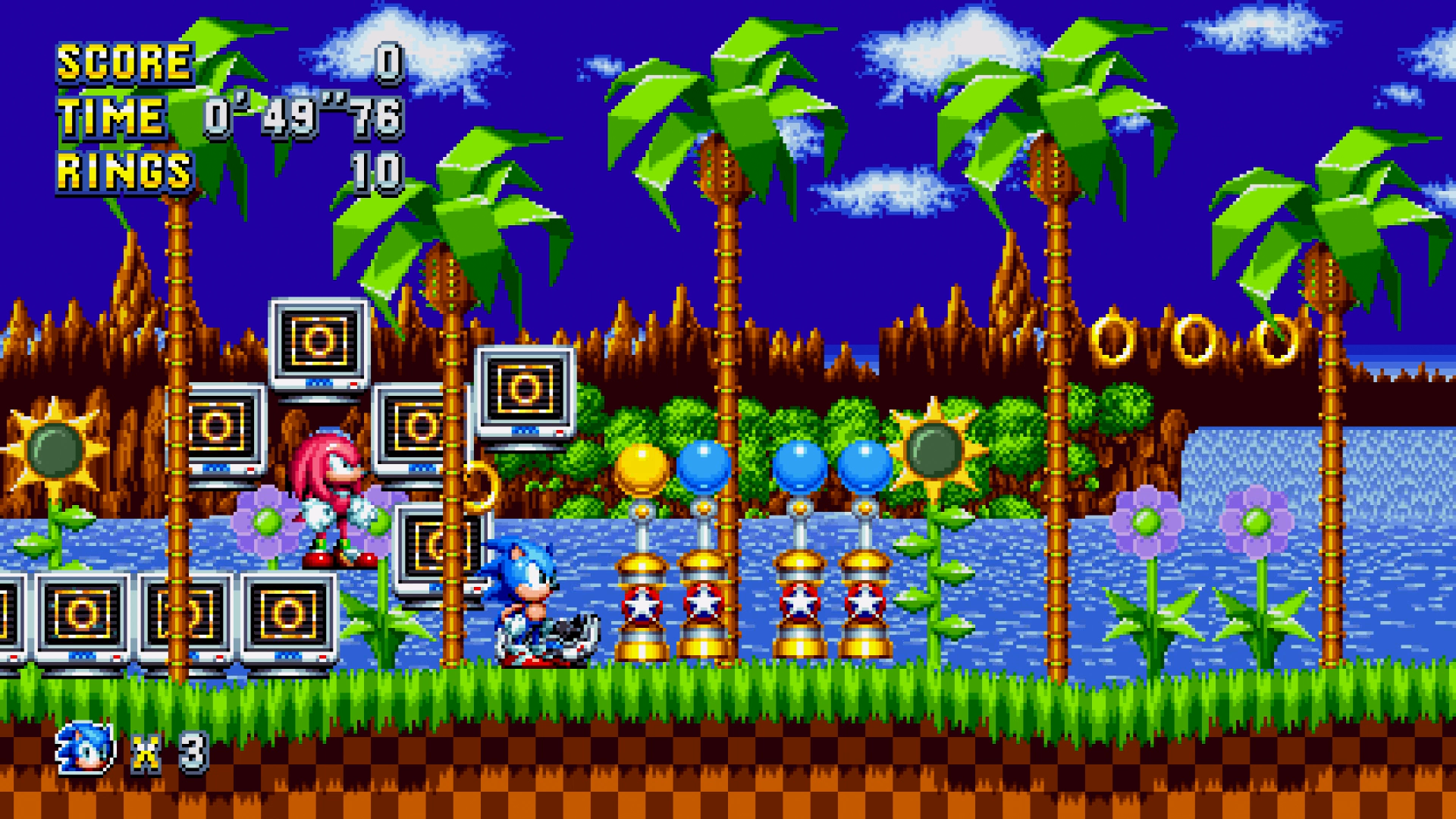Select the SCORE label

(121, 63)
